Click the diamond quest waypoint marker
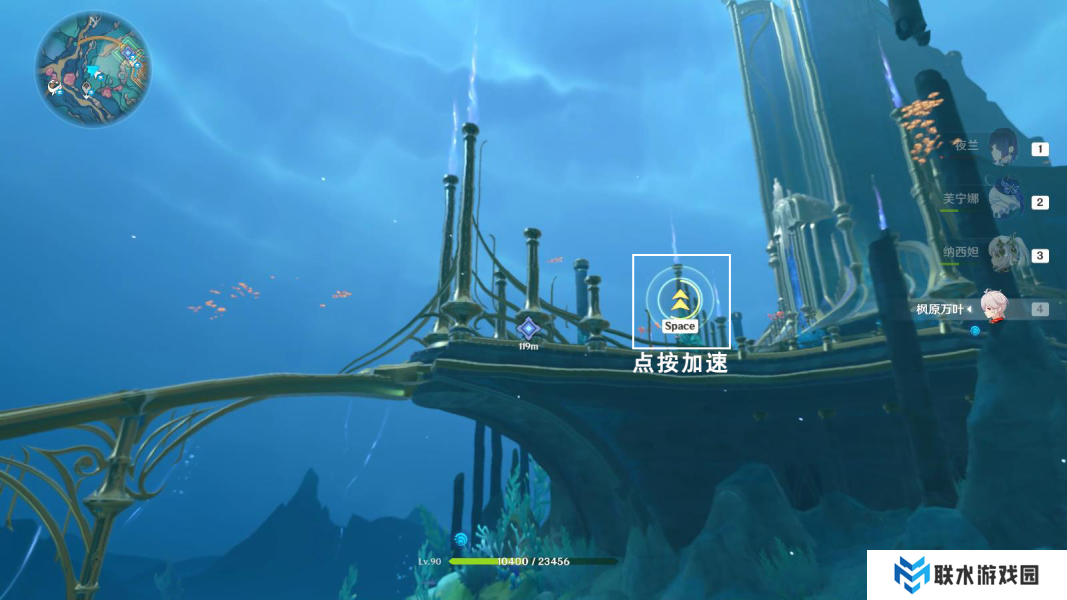 pyautogui.click(x=528, y=328)
